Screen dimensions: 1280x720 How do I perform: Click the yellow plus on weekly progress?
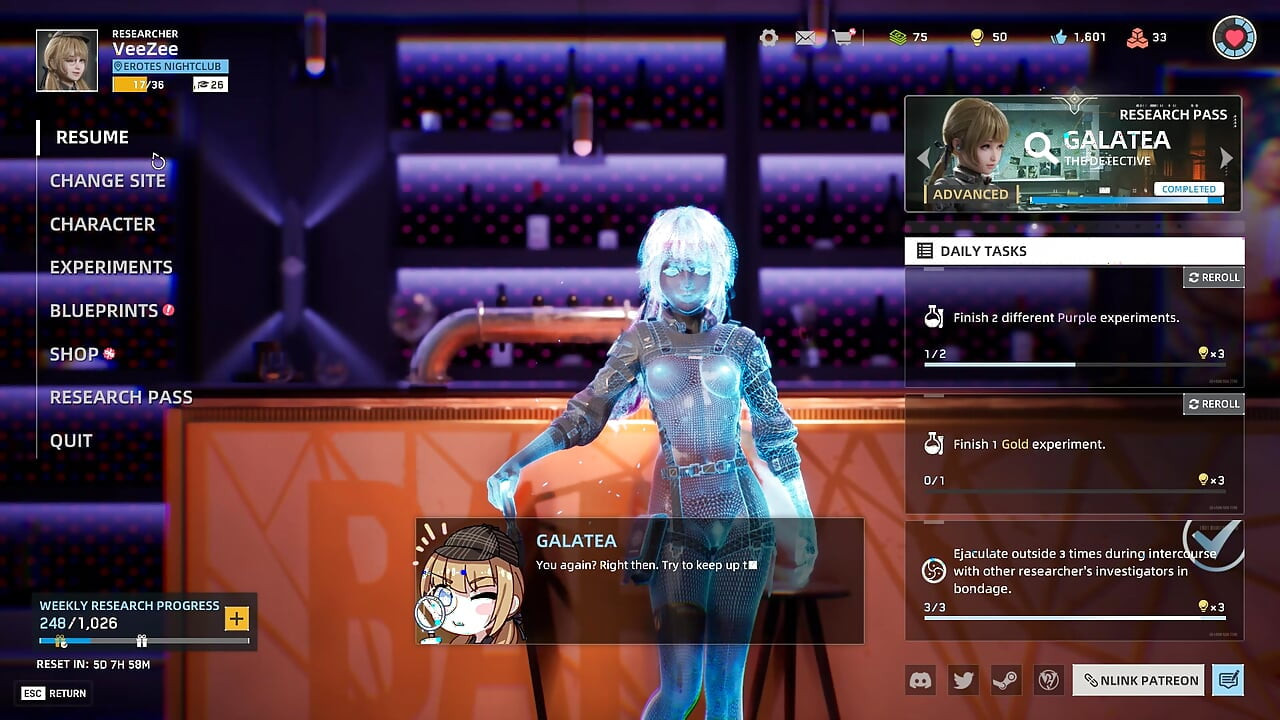236,619
